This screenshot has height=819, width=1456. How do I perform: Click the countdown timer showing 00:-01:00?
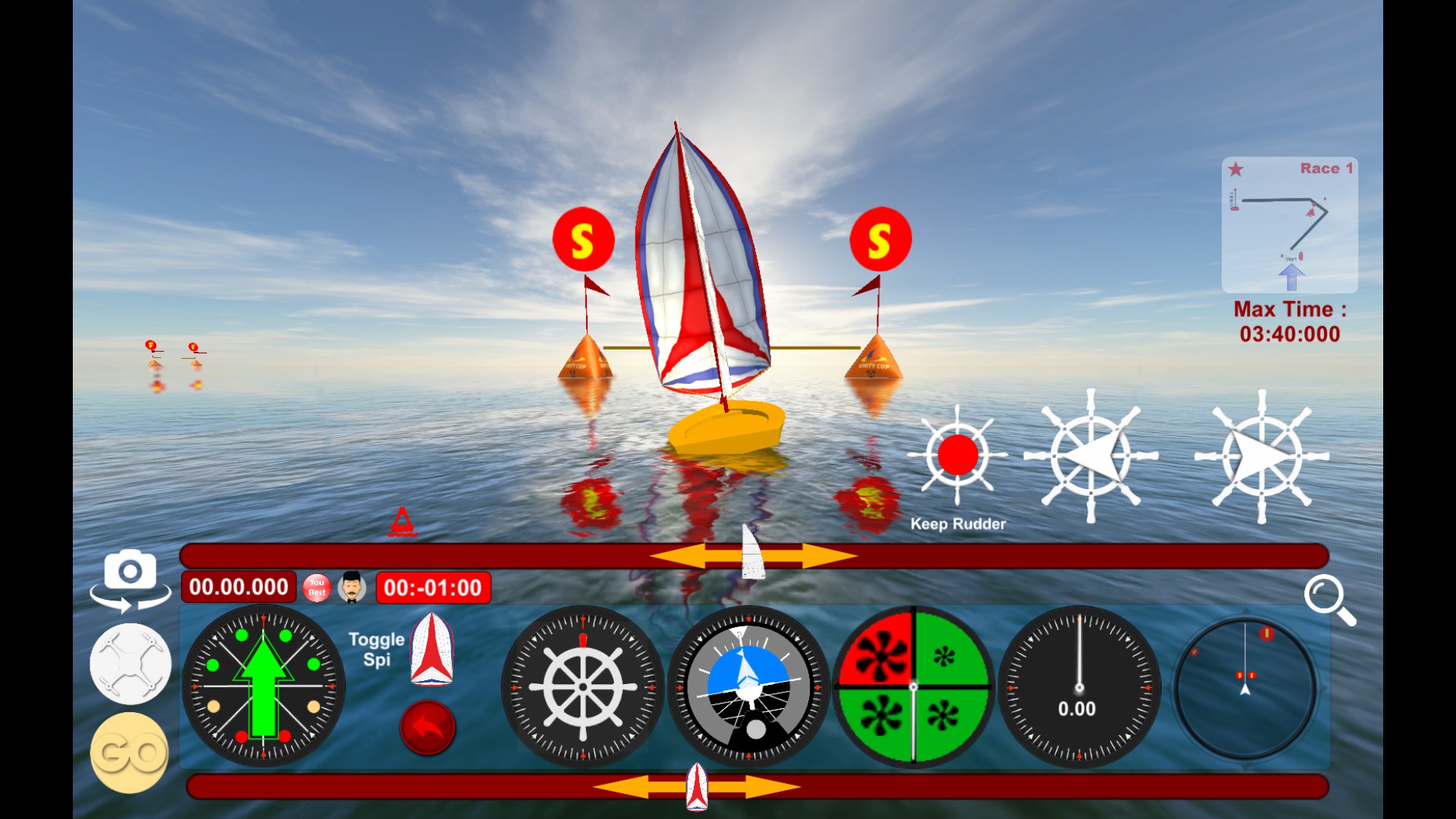[433, 586]
